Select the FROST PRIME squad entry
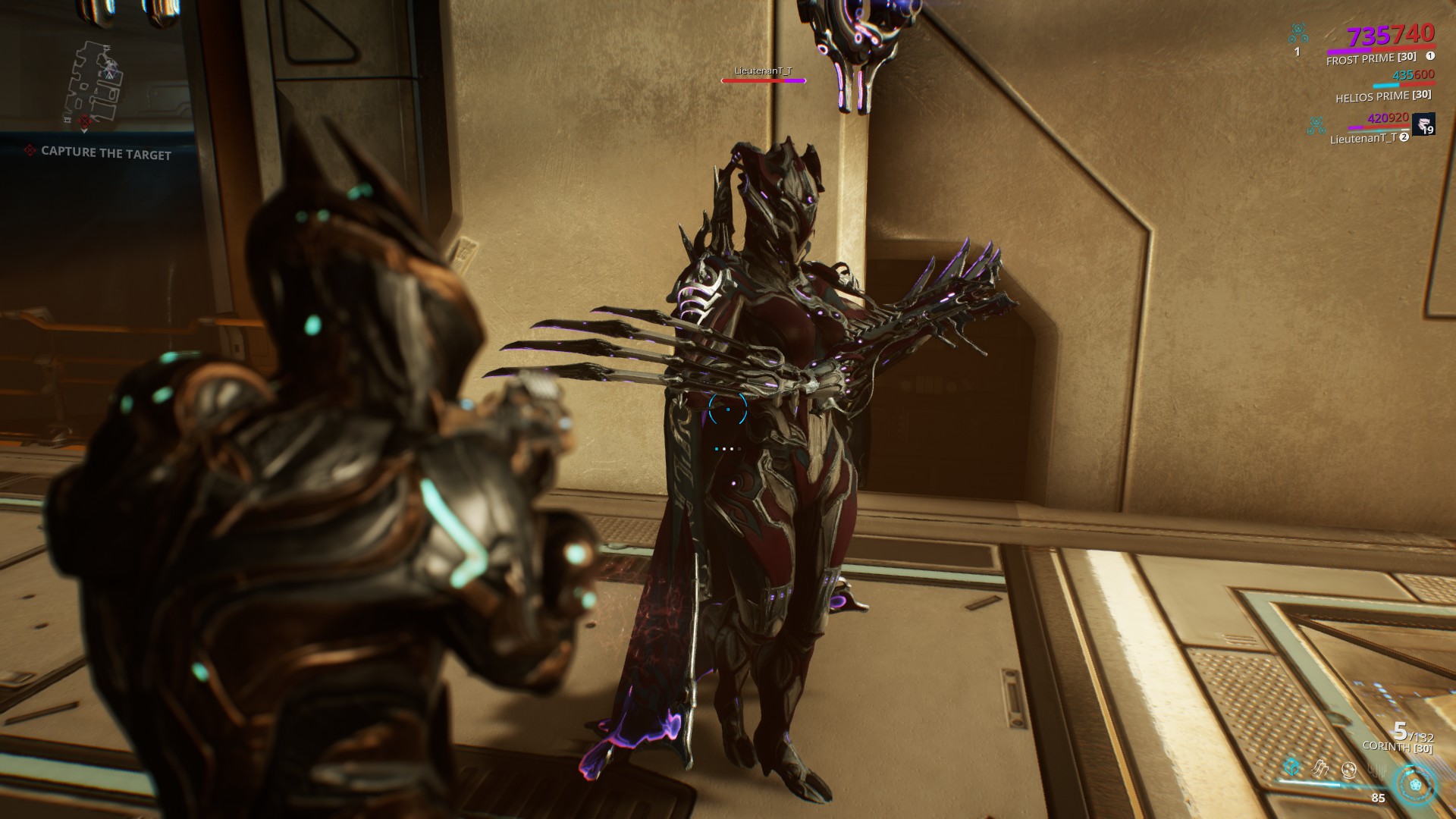 point(1372,59)
